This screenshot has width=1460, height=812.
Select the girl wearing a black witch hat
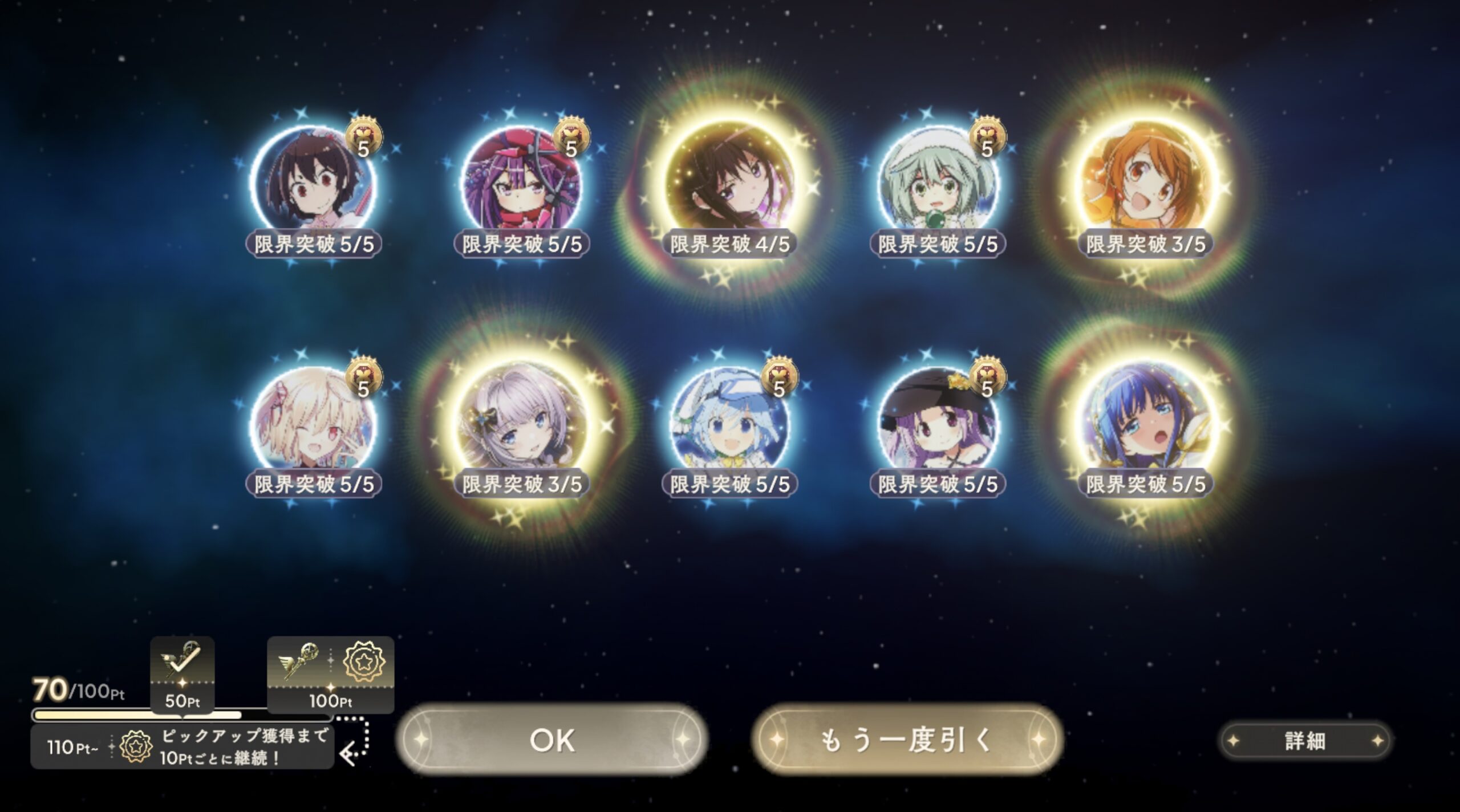click(x=938, y=423)
